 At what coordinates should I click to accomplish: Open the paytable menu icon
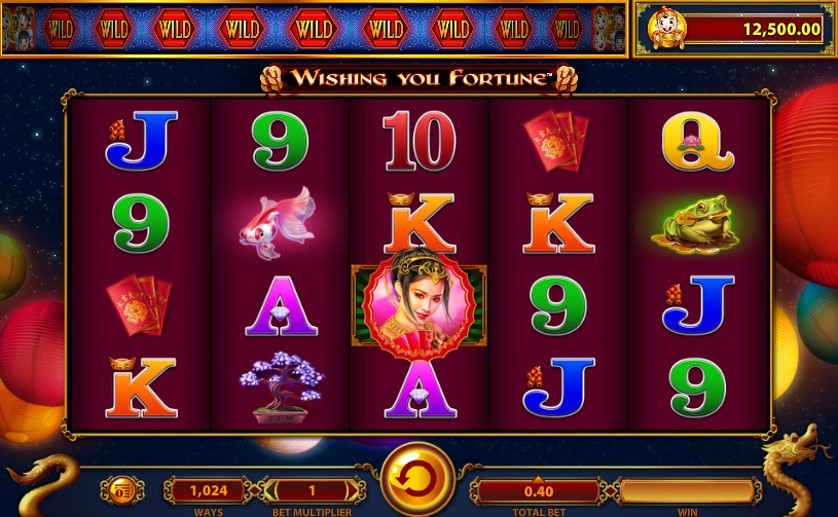(x=121, y=490)
